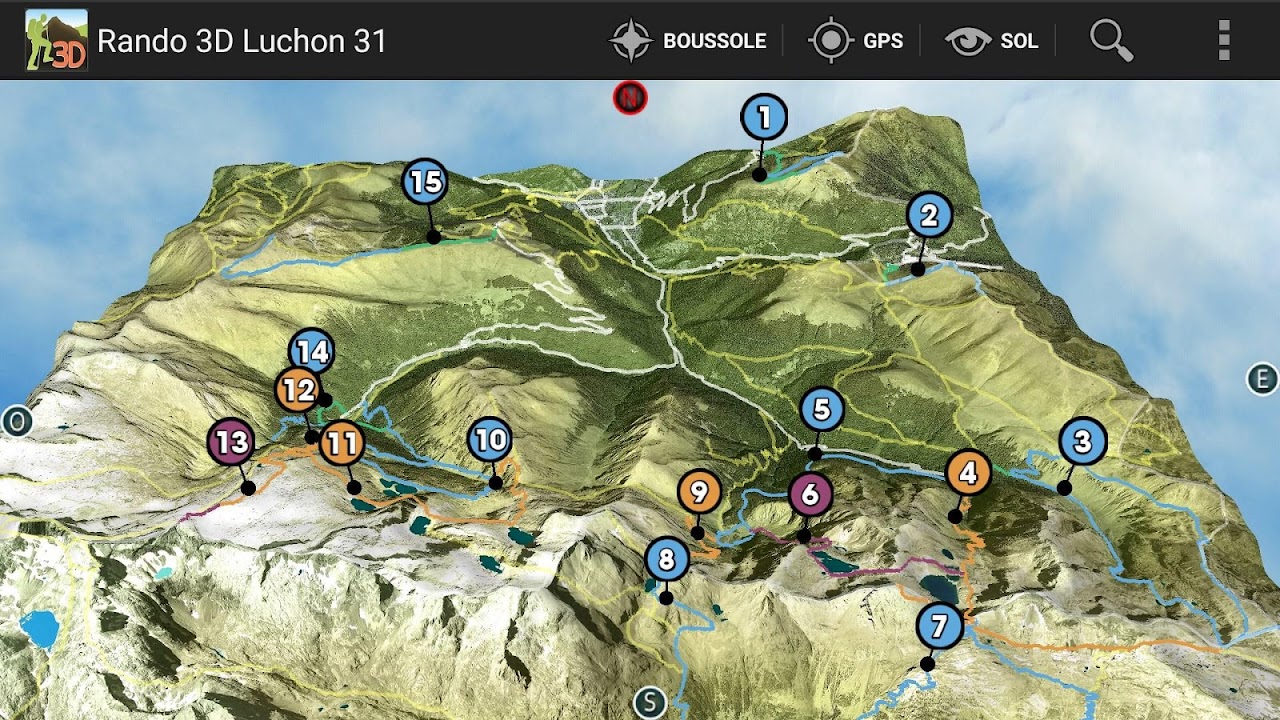Select hiking route marker 2
This screenshot has width=1280, height=720.
coord(929,215)
